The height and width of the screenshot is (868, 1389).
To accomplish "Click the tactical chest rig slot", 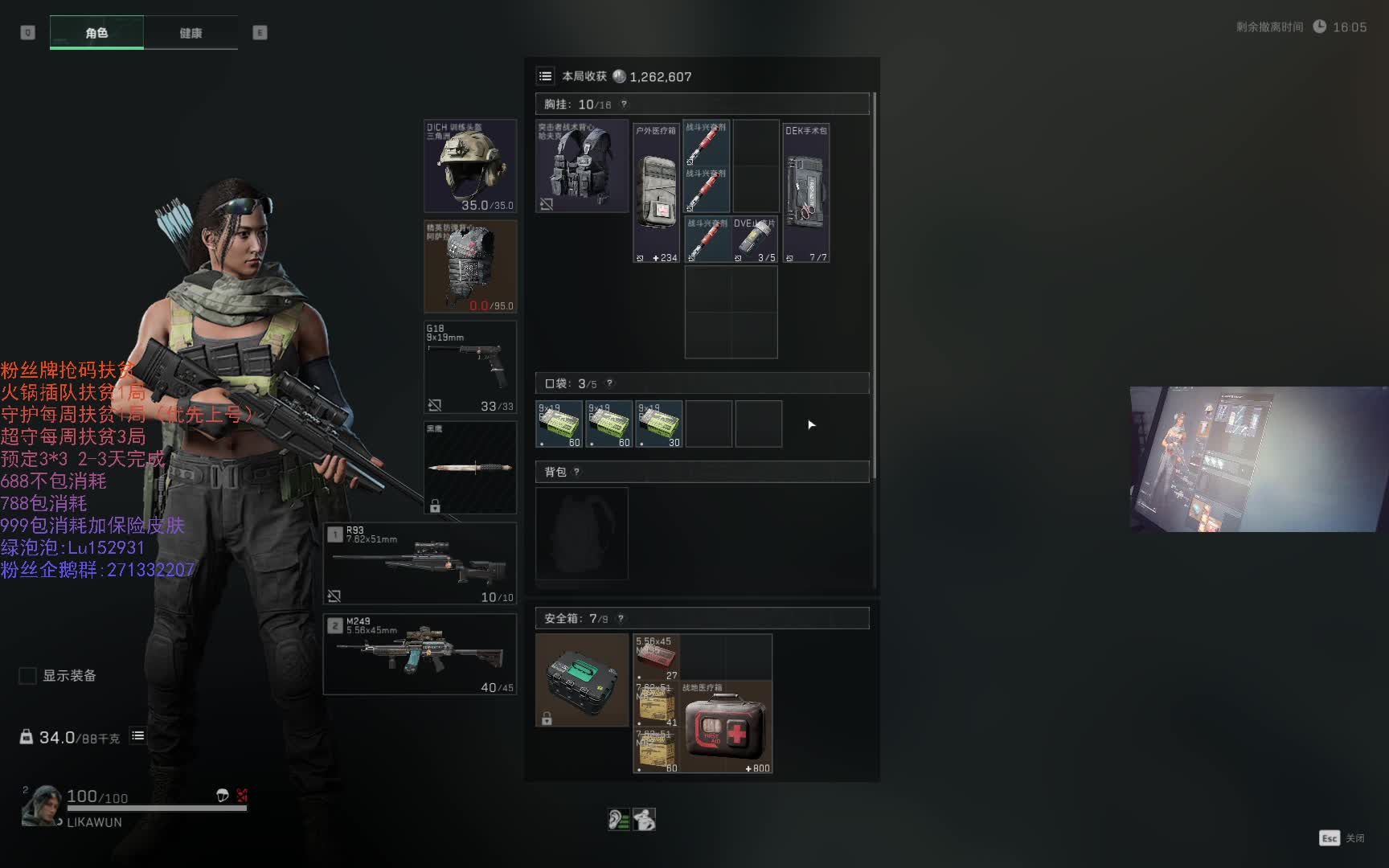I will coord(582,166).
